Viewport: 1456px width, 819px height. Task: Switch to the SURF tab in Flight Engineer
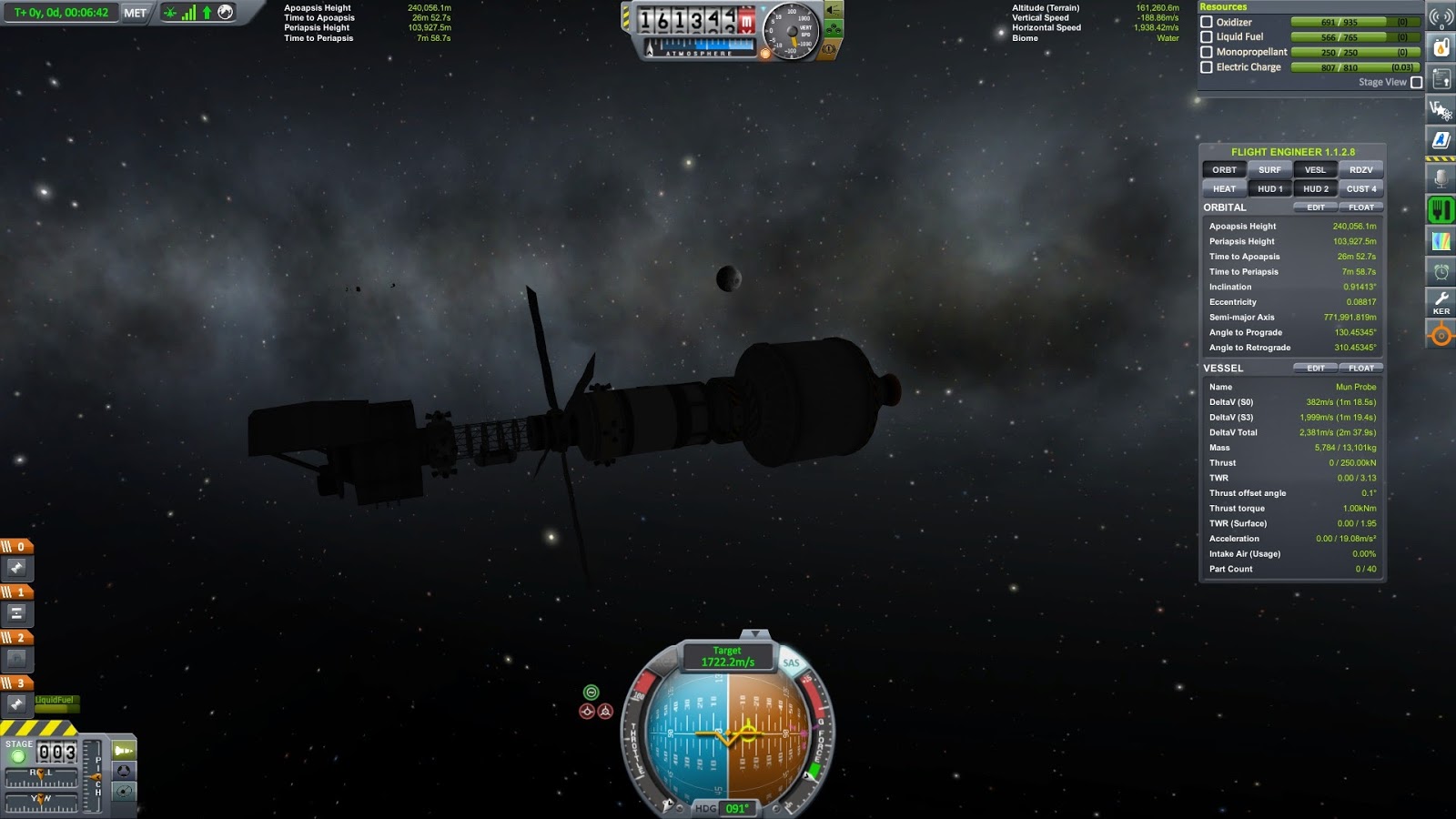[1269, 169]
